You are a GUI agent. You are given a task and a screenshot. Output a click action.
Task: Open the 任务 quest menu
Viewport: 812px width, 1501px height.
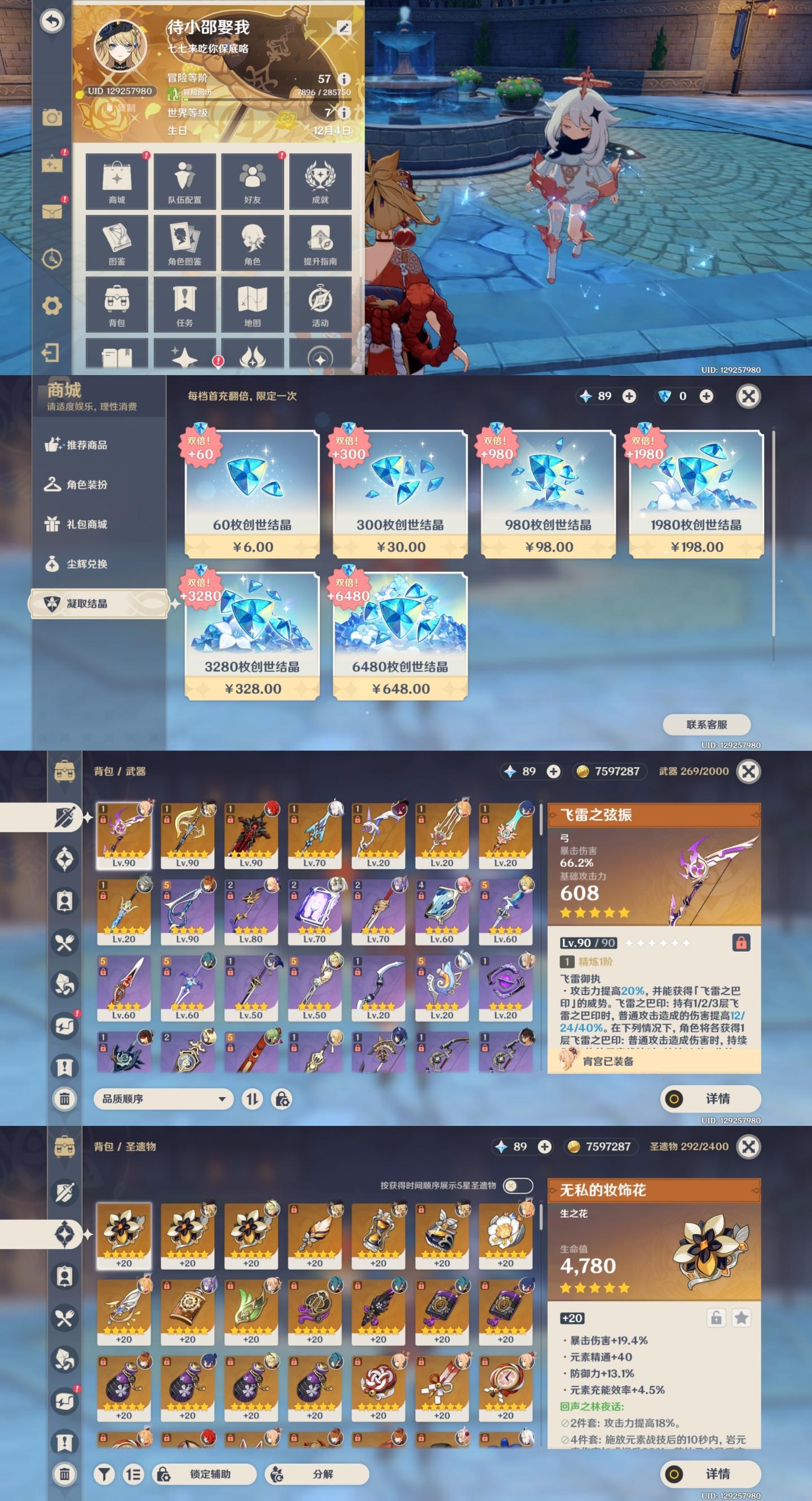click(184, 304)
